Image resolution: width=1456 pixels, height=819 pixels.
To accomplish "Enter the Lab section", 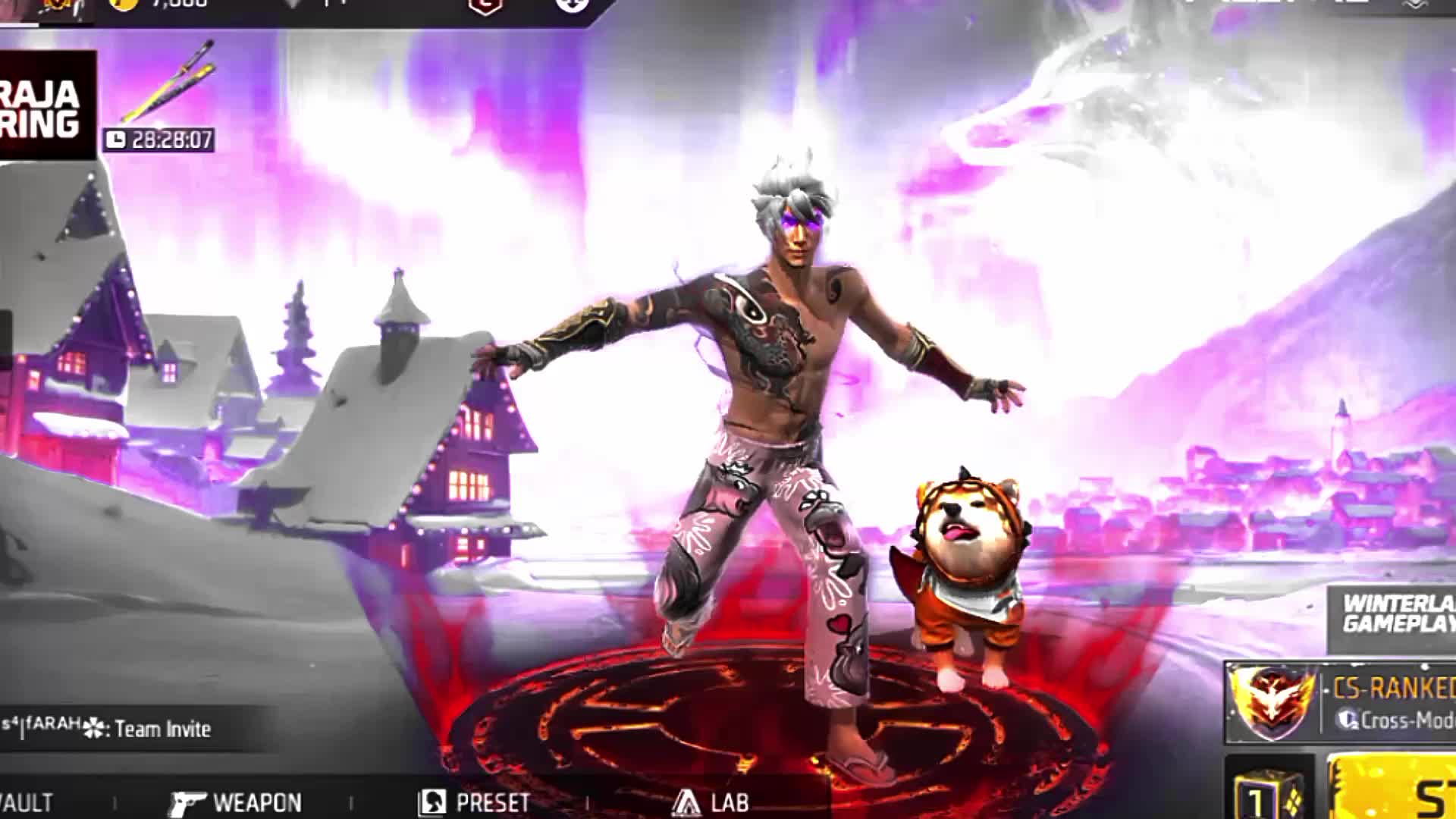I will [711, 802].
